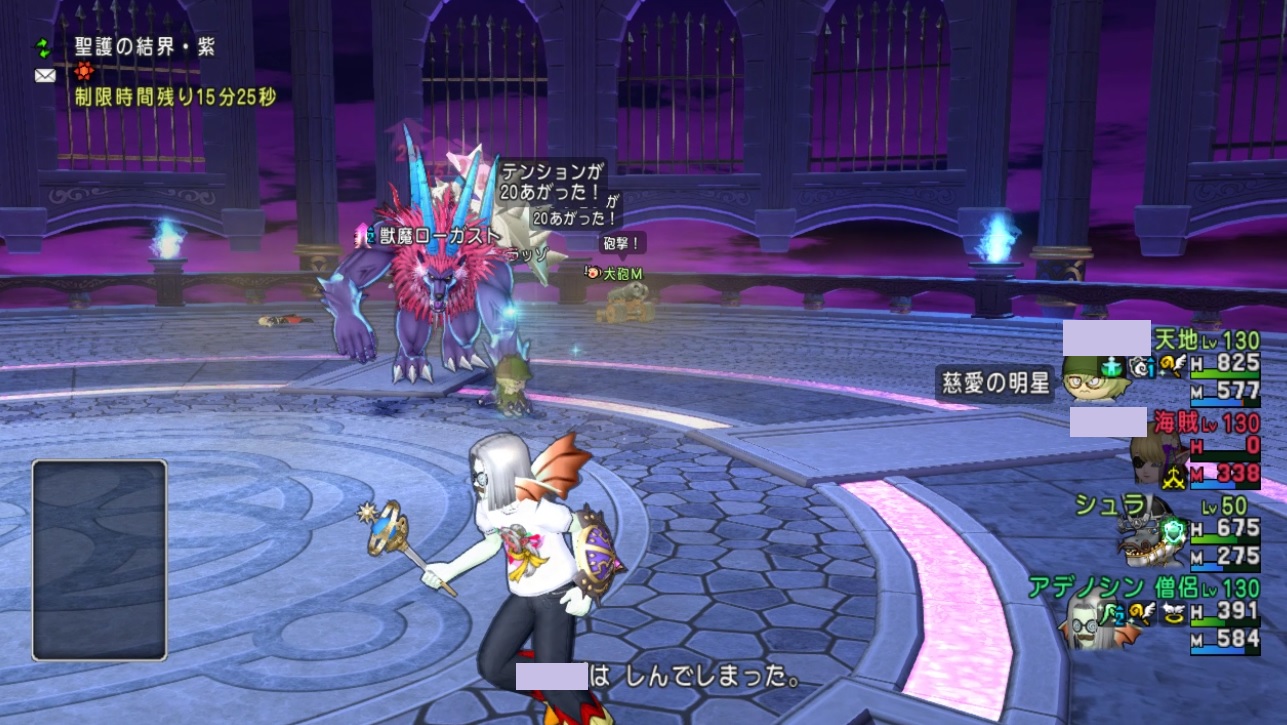Click the green arrows connection icon
Viewport: 1287px width, 725px height.
pyautogui.click(x=44, y=47)
